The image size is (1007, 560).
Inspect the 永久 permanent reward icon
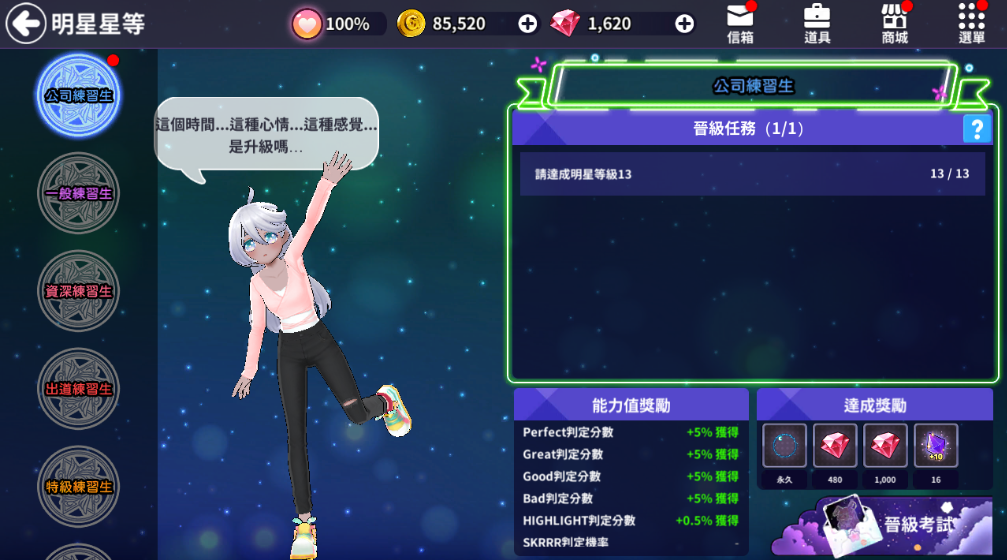[785, 446]
